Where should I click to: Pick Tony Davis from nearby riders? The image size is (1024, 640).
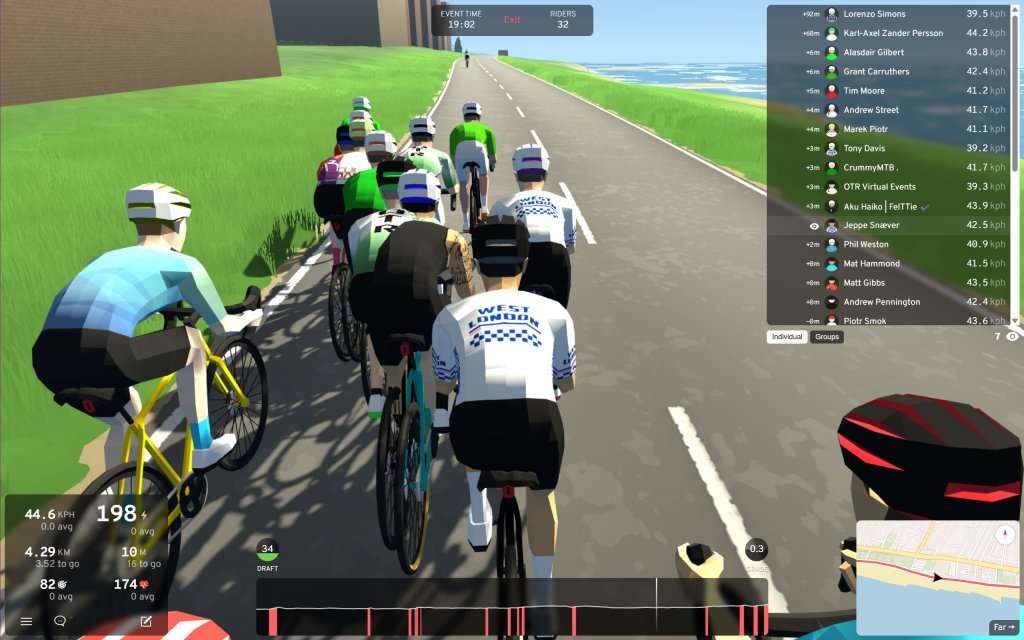890,148
